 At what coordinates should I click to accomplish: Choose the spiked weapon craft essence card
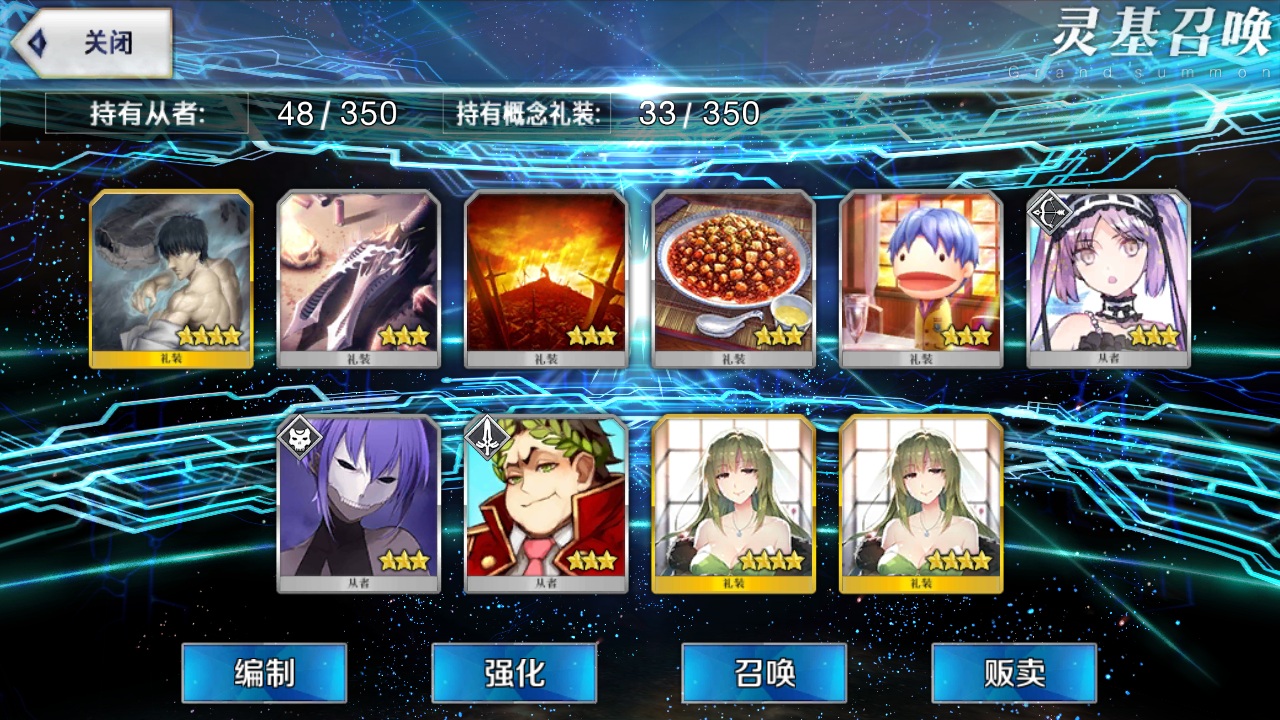coord(358,279)
